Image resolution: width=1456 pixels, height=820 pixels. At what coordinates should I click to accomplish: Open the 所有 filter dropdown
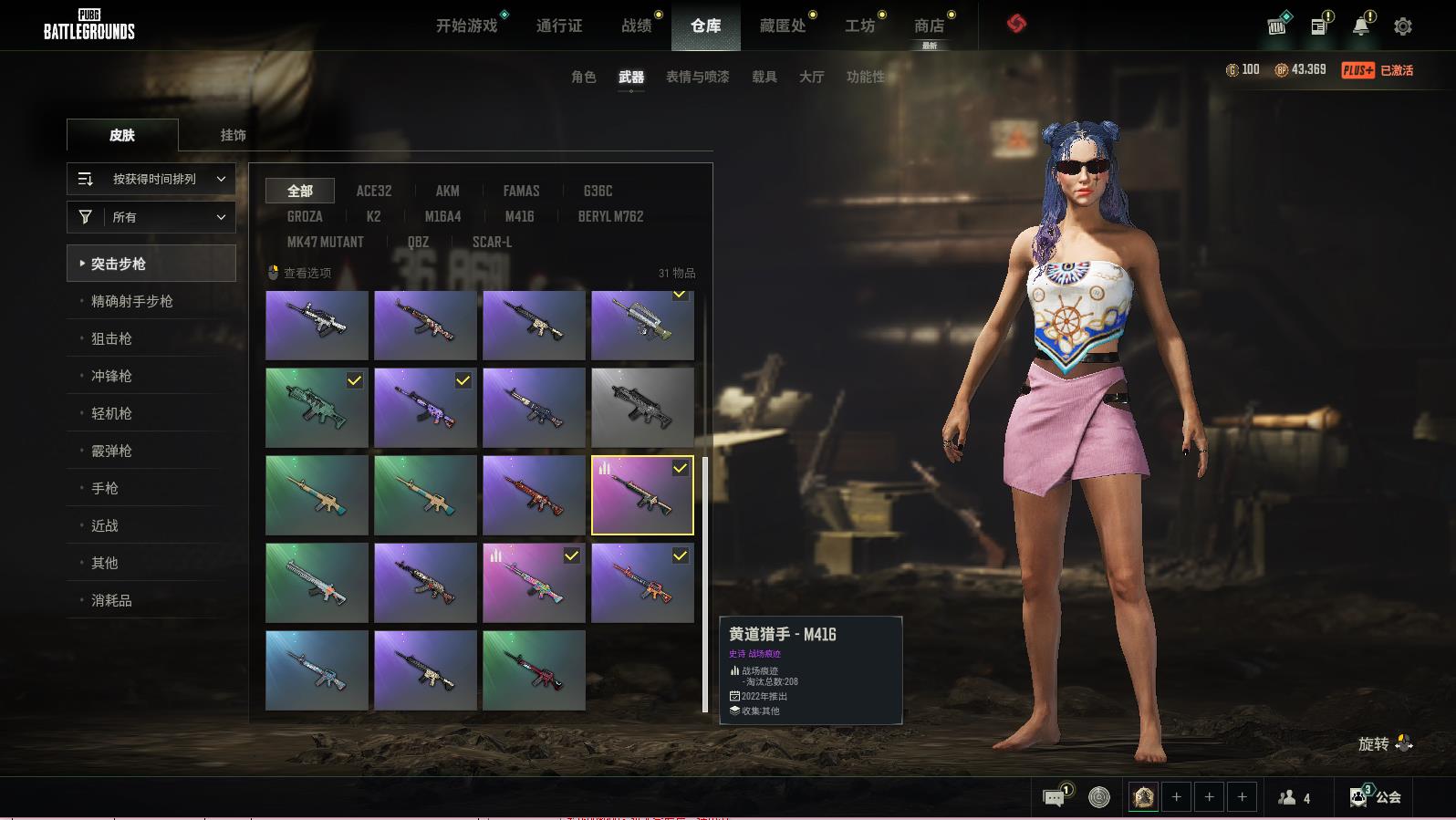[x=151, y=217]
